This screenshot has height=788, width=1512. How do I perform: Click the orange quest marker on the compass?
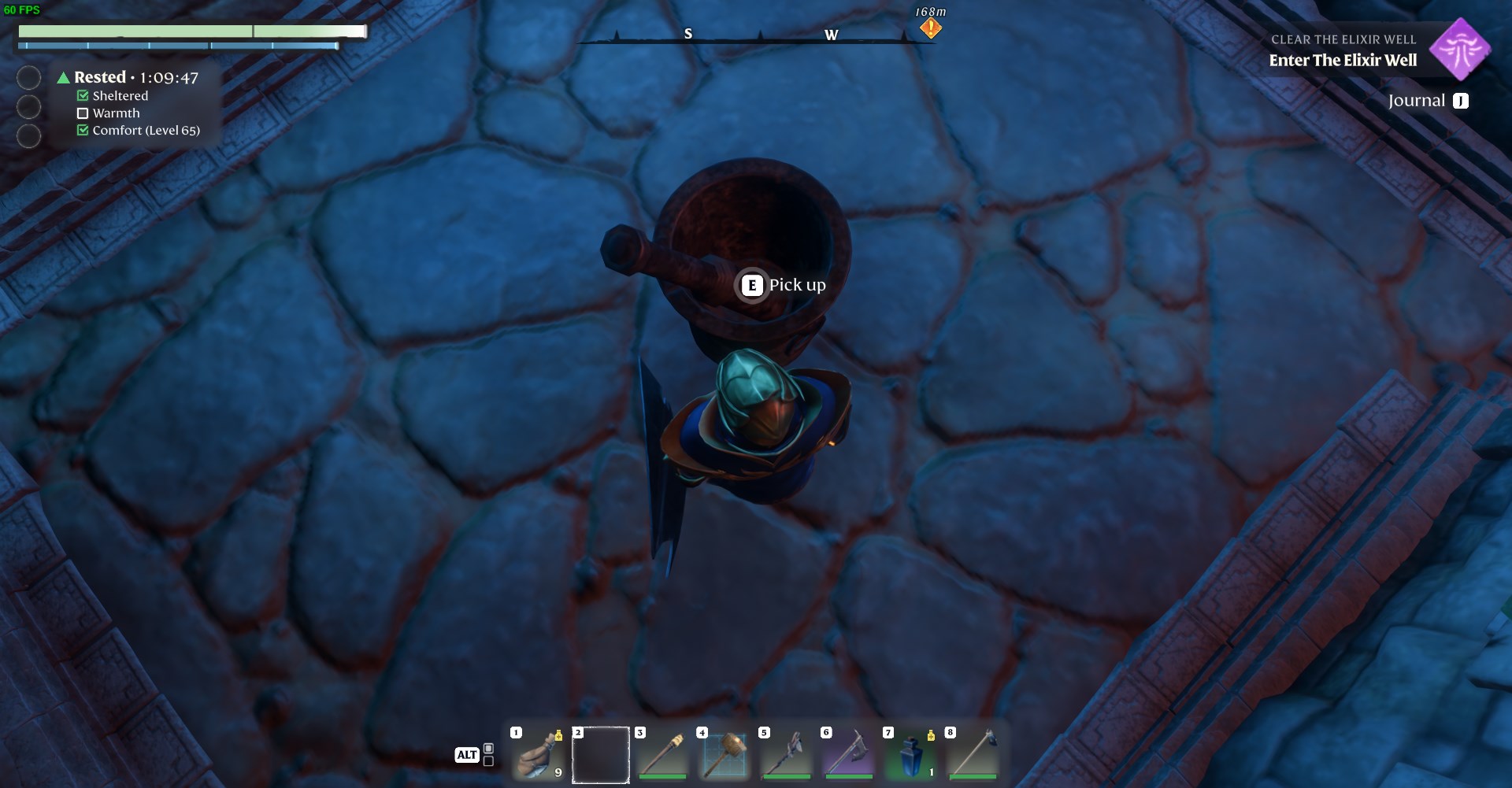[930, 28]
